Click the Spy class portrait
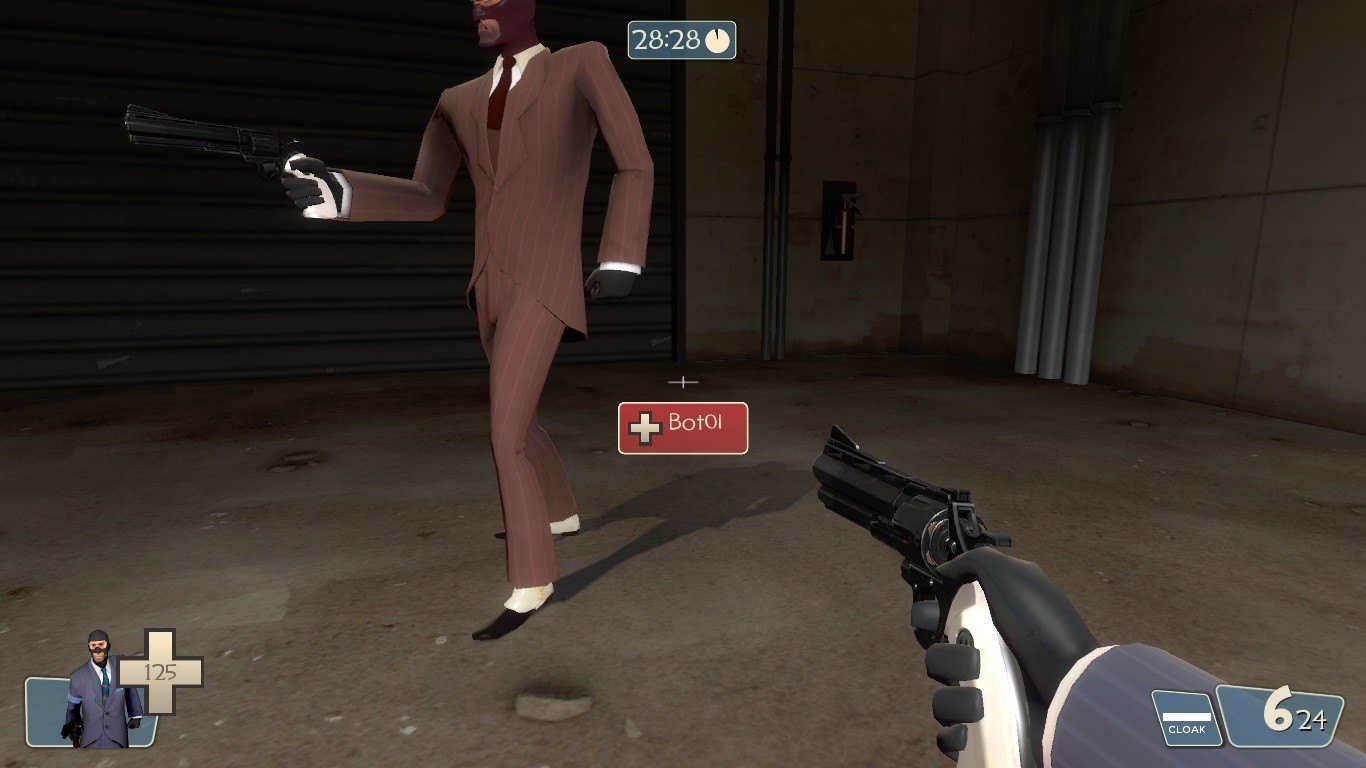The width and height of the screenshot is (1366, 768). (x=98, y=692)
